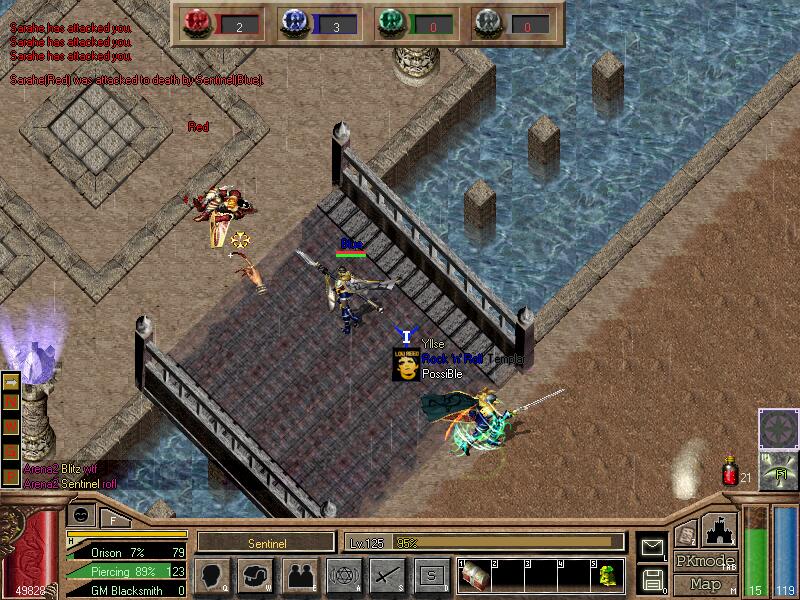Open the party members panel
Image resolution: width=800 pixels, height=600 pixels.
pos(299,575)
